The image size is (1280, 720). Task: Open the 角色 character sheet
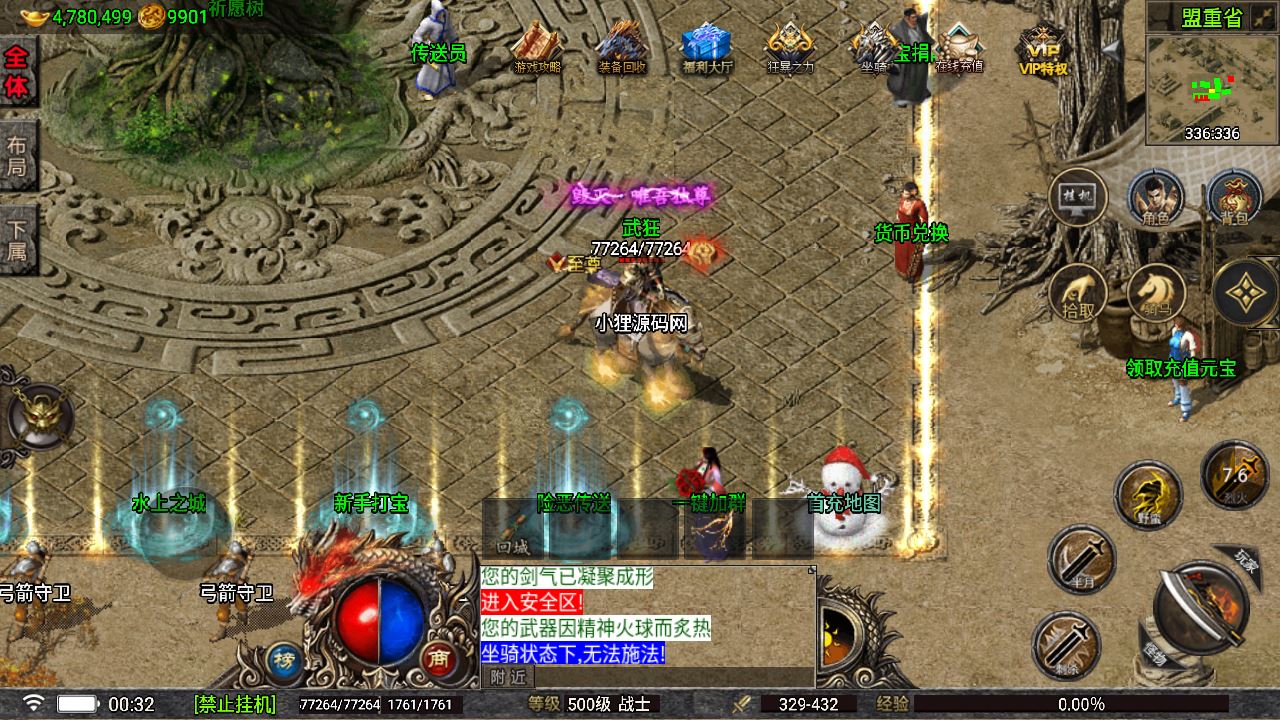click(1156, 198)
